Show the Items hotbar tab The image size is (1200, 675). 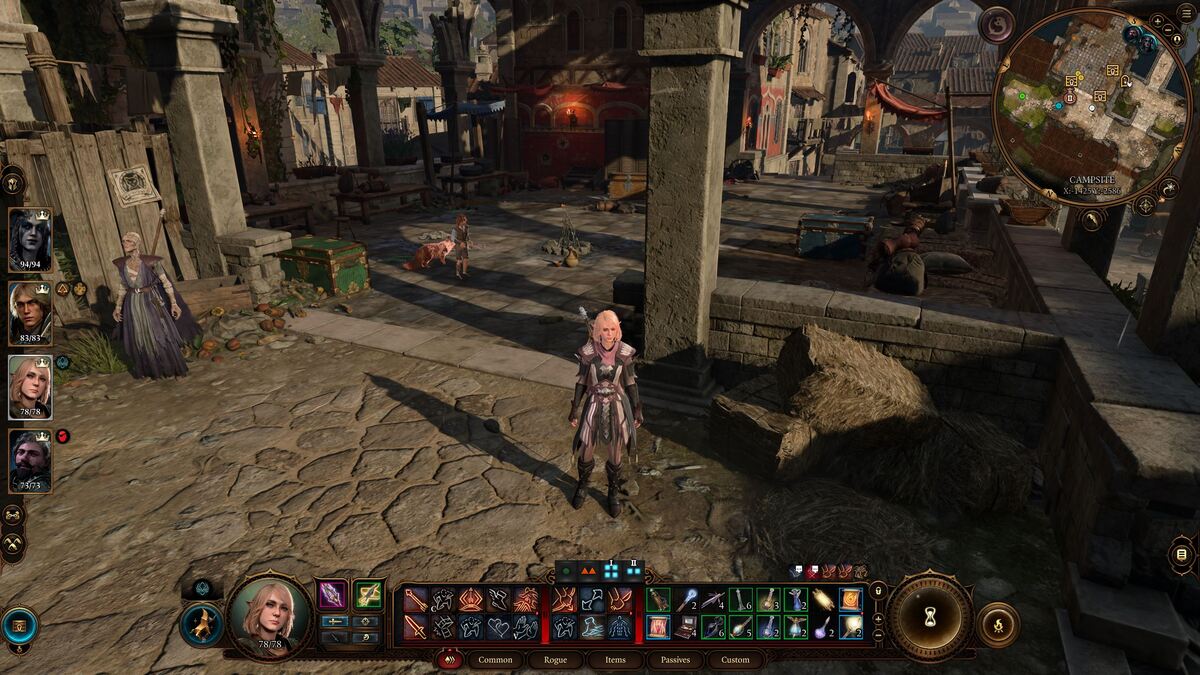point(615,660)
